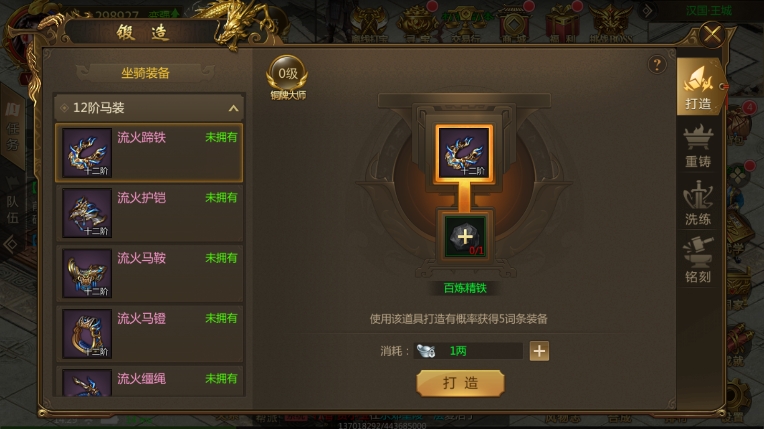Select the 打造 forge side tab
This screenshot has height=429, width=764.
pyautogui.click(x=698, y=88)
